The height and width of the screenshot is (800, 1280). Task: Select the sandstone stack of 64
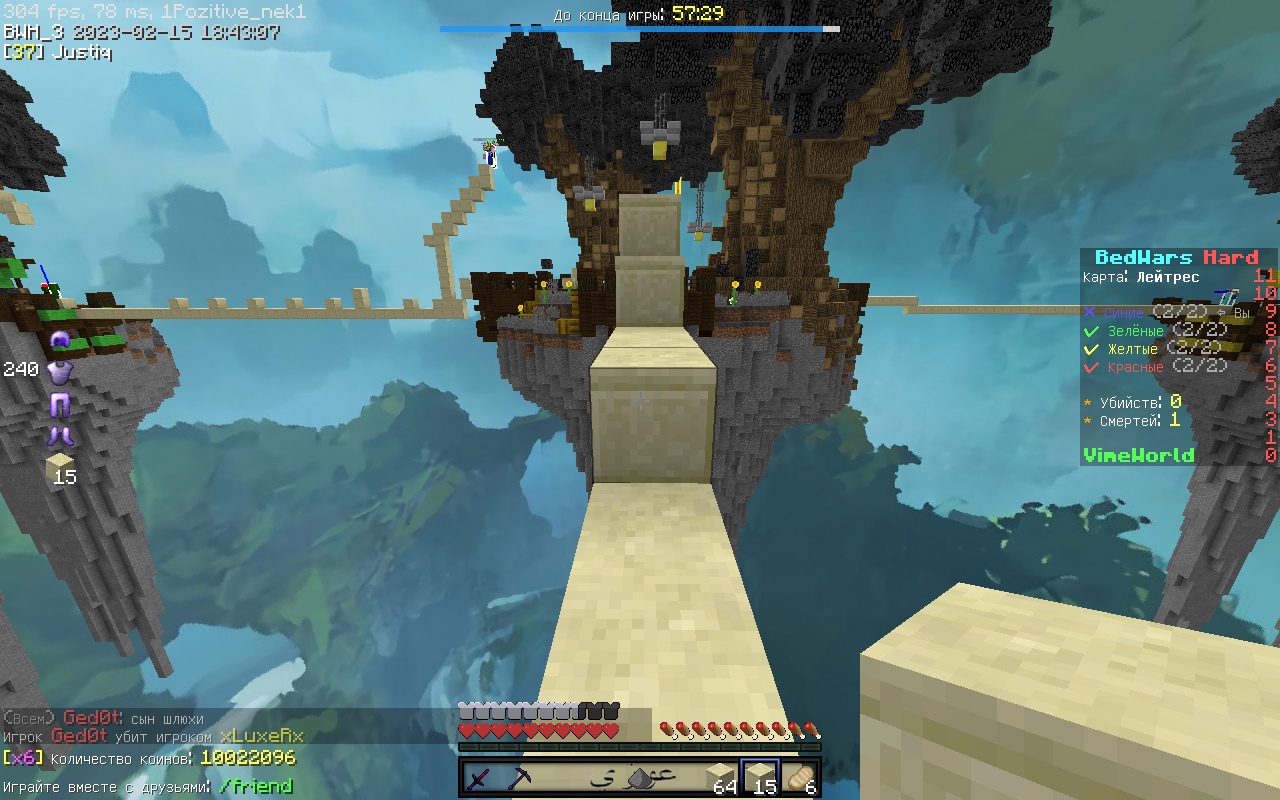click(x=720, y=778)
